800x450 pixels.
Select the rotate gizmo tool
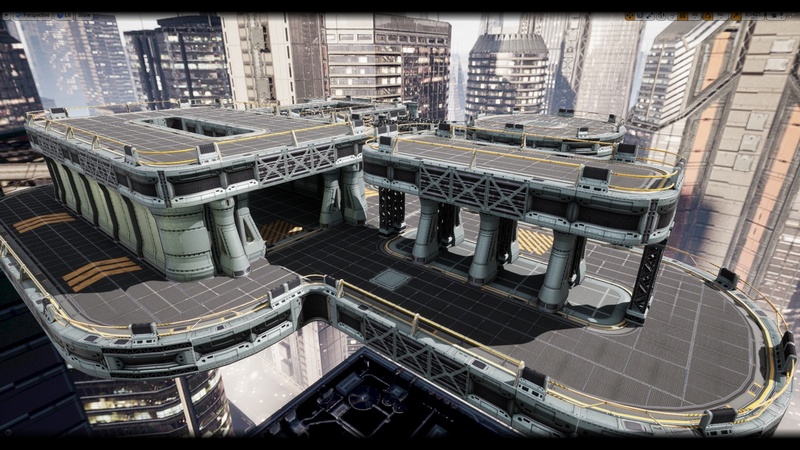[640, 15]
